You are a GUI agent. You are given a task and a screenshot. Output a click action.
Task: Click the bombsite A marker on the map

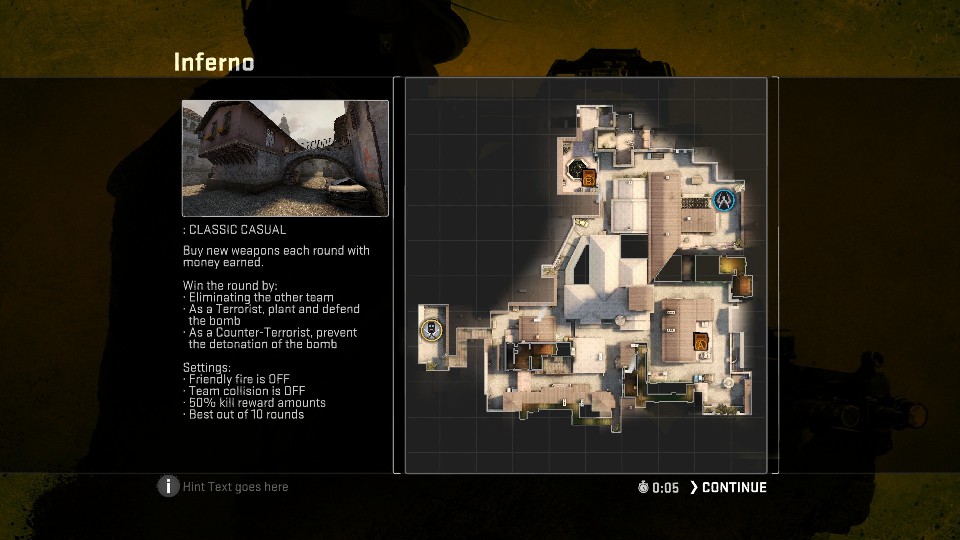701,345
